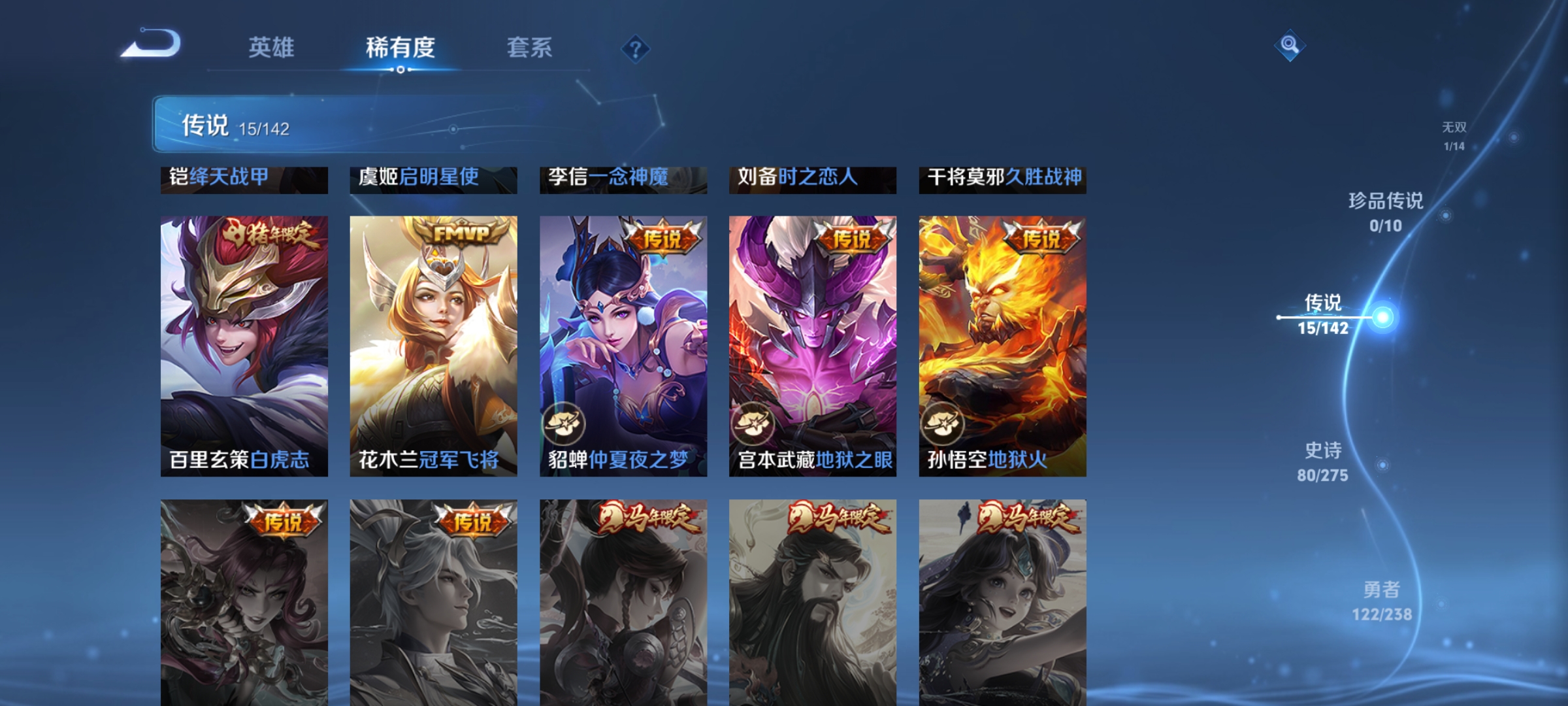
Task: Open the 貂蝉仲夏夜之梦 skin thumbnail
Action: tap(624, 346)
